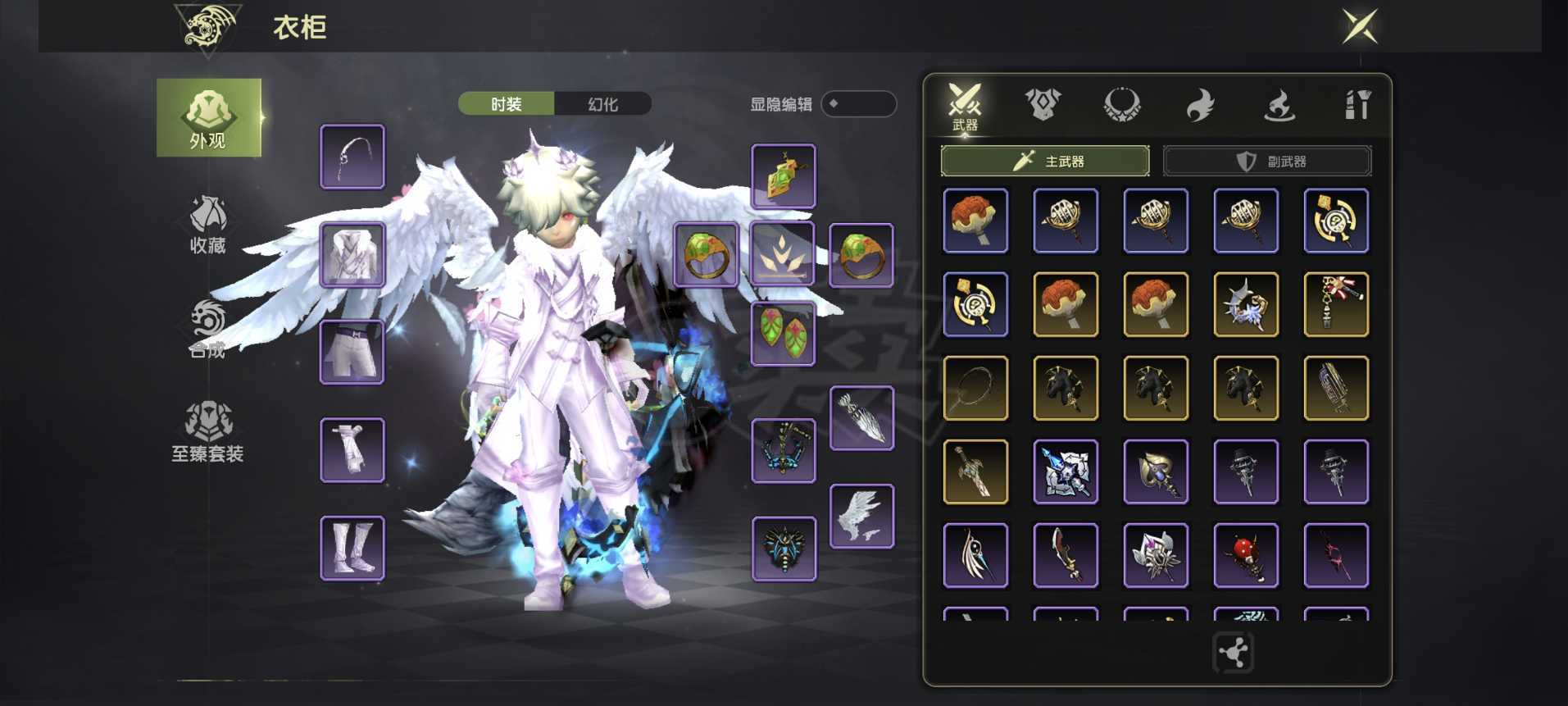The height and width of the screenshot is (706, 1568).
Task: Pick the tennis racket weapon skin
Action: click(x=975, y=388)
